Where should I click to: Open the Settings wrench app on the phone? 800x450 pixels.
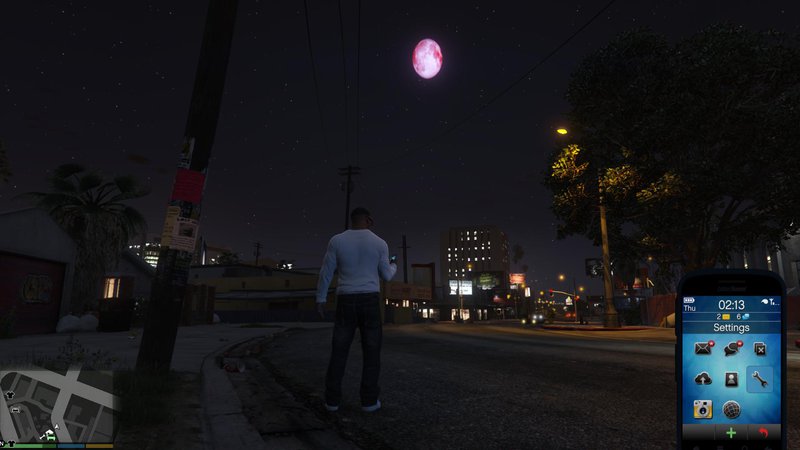click(759, 379)
